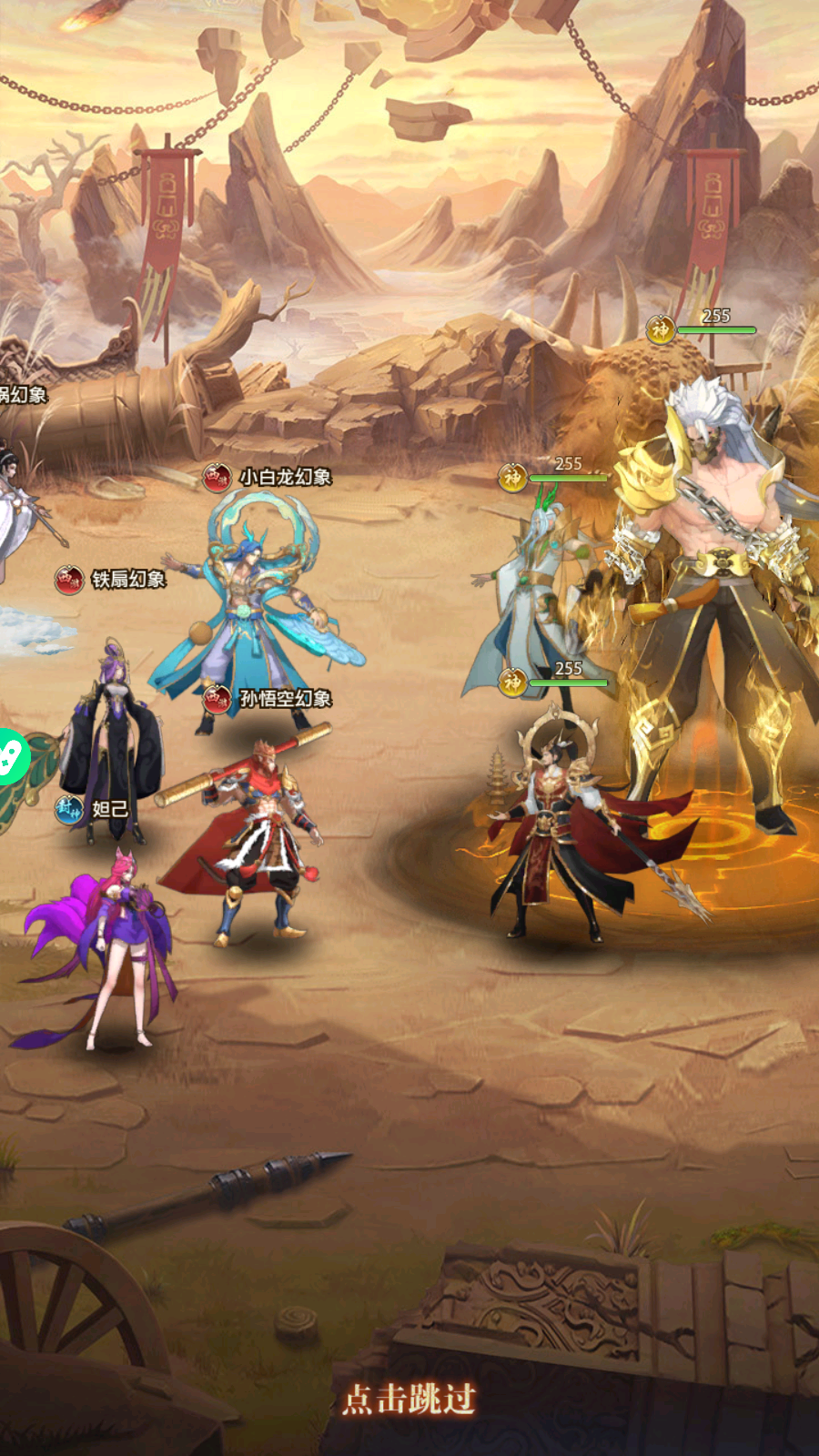
Task: Open the green floating overlay icon
Action: click(11, 756)
